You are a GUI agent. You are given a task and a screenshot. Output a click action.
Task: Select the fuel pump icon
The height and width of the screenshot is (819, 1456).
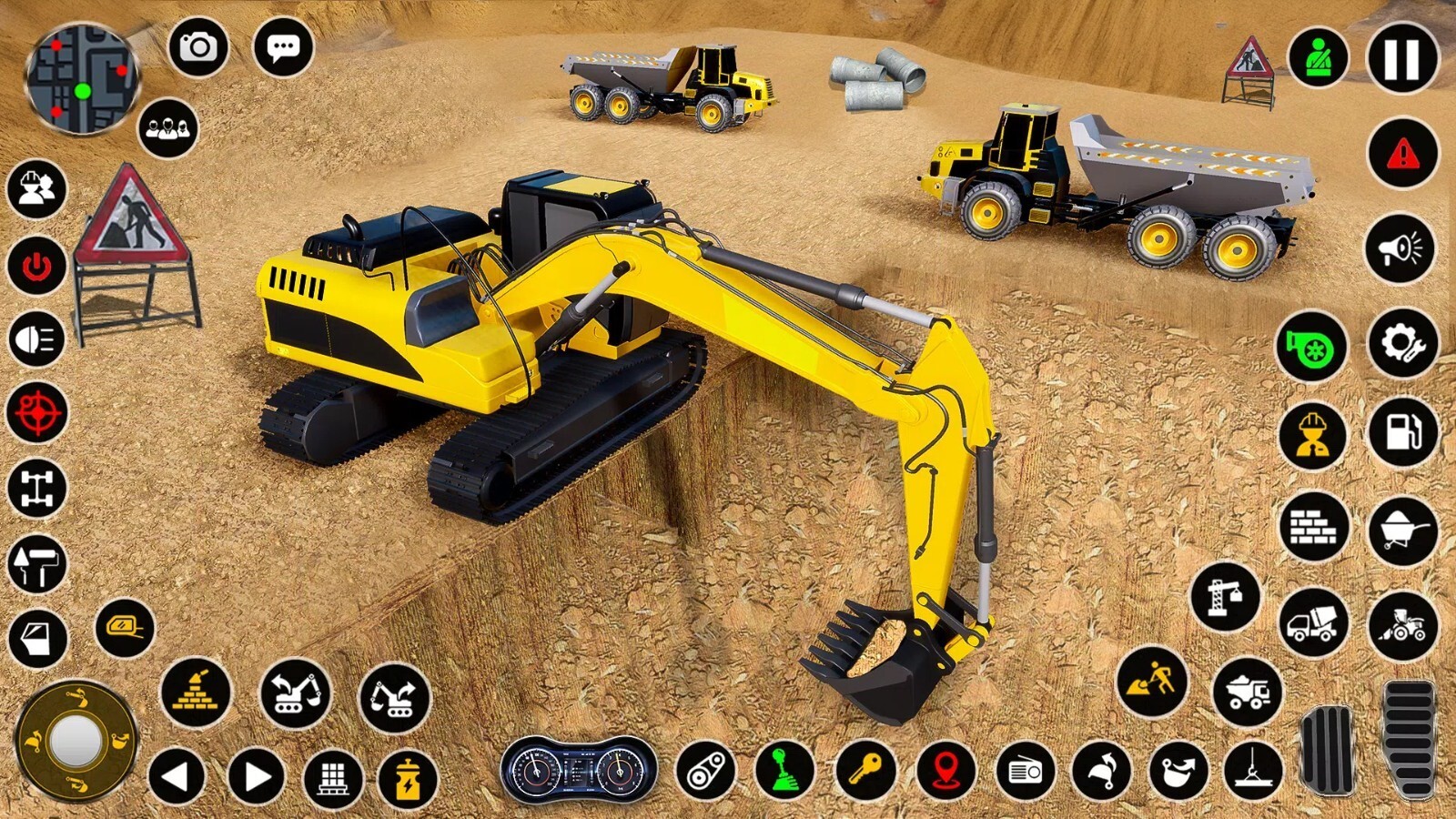(x=1402, y=430)
